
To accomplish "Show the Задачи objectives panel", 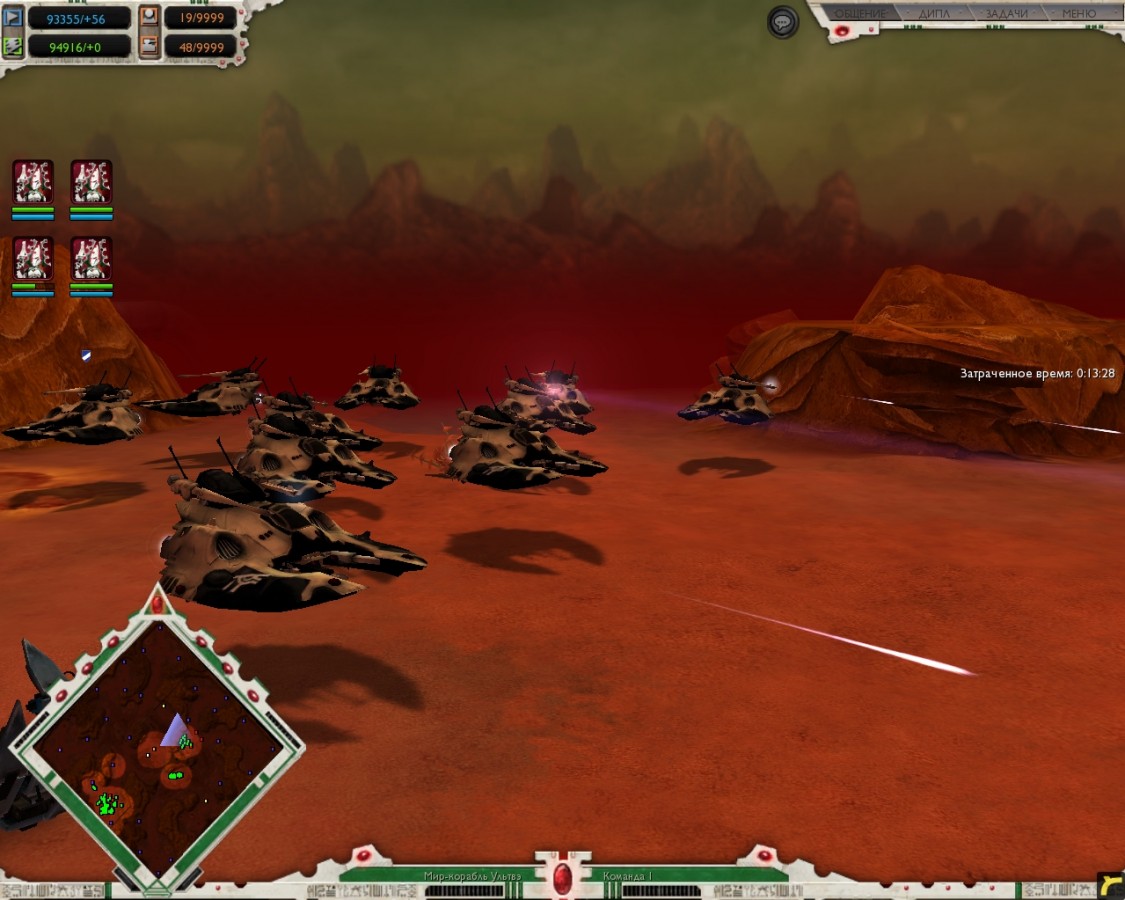I will point(1006,14).
